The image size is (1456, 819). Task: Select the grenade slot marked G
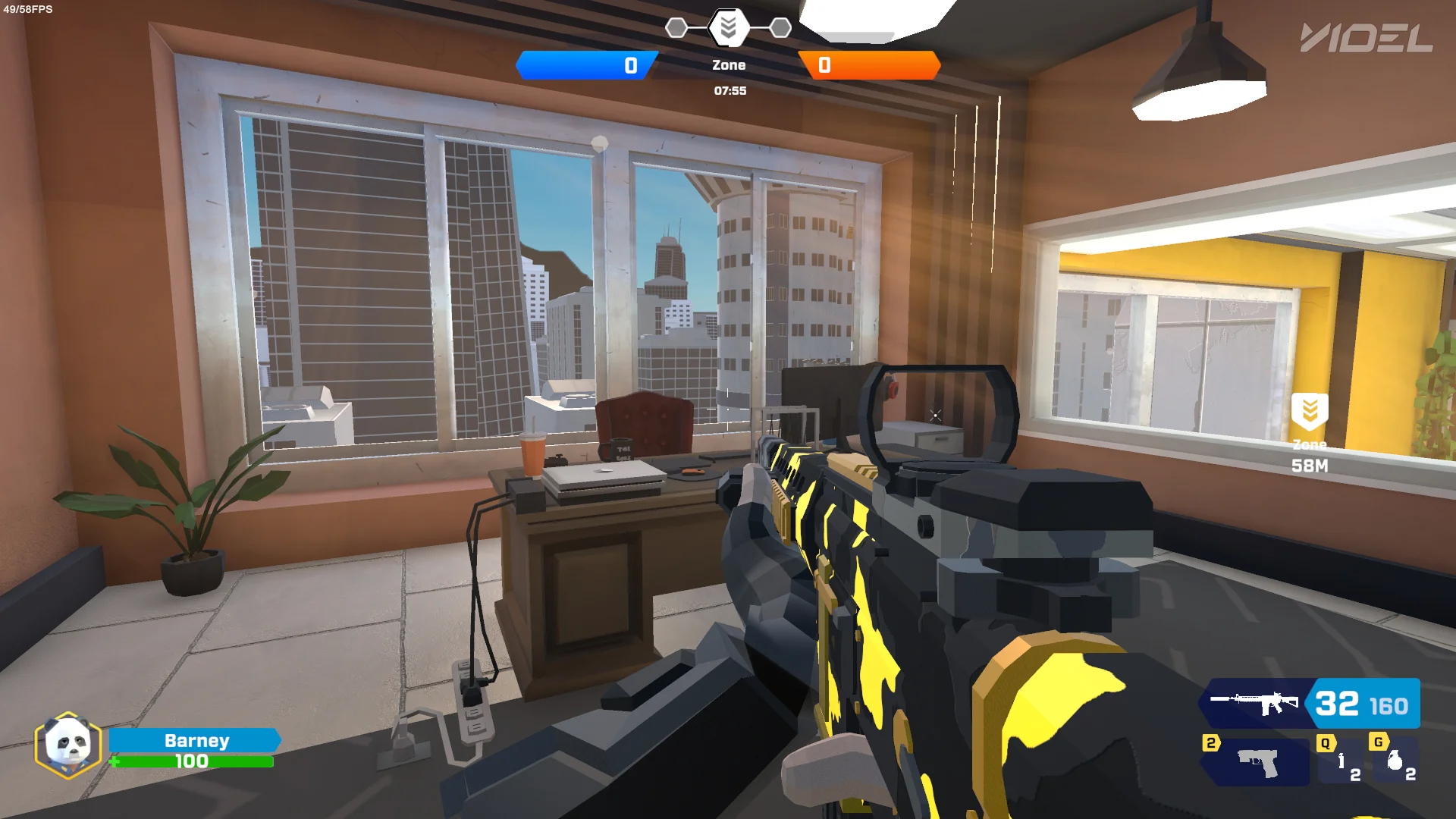pos(1395,761)
